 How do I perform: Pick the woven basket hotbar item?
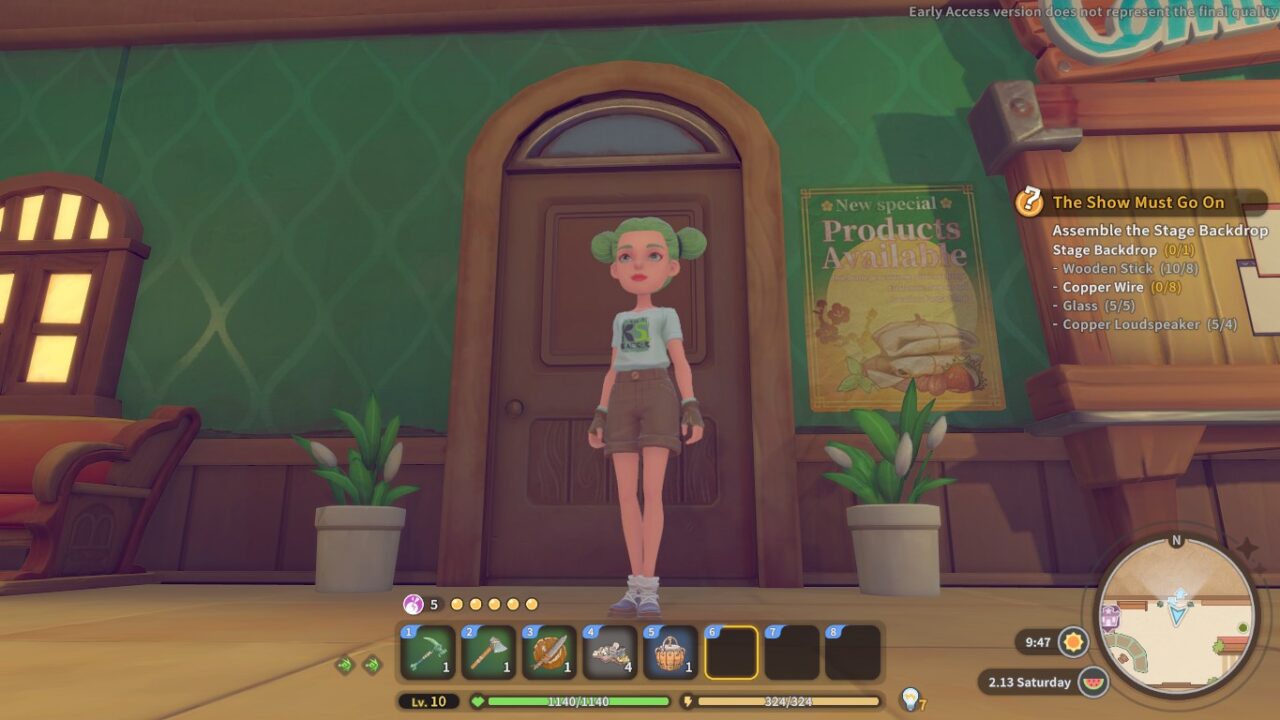click(x=670, y=653)
